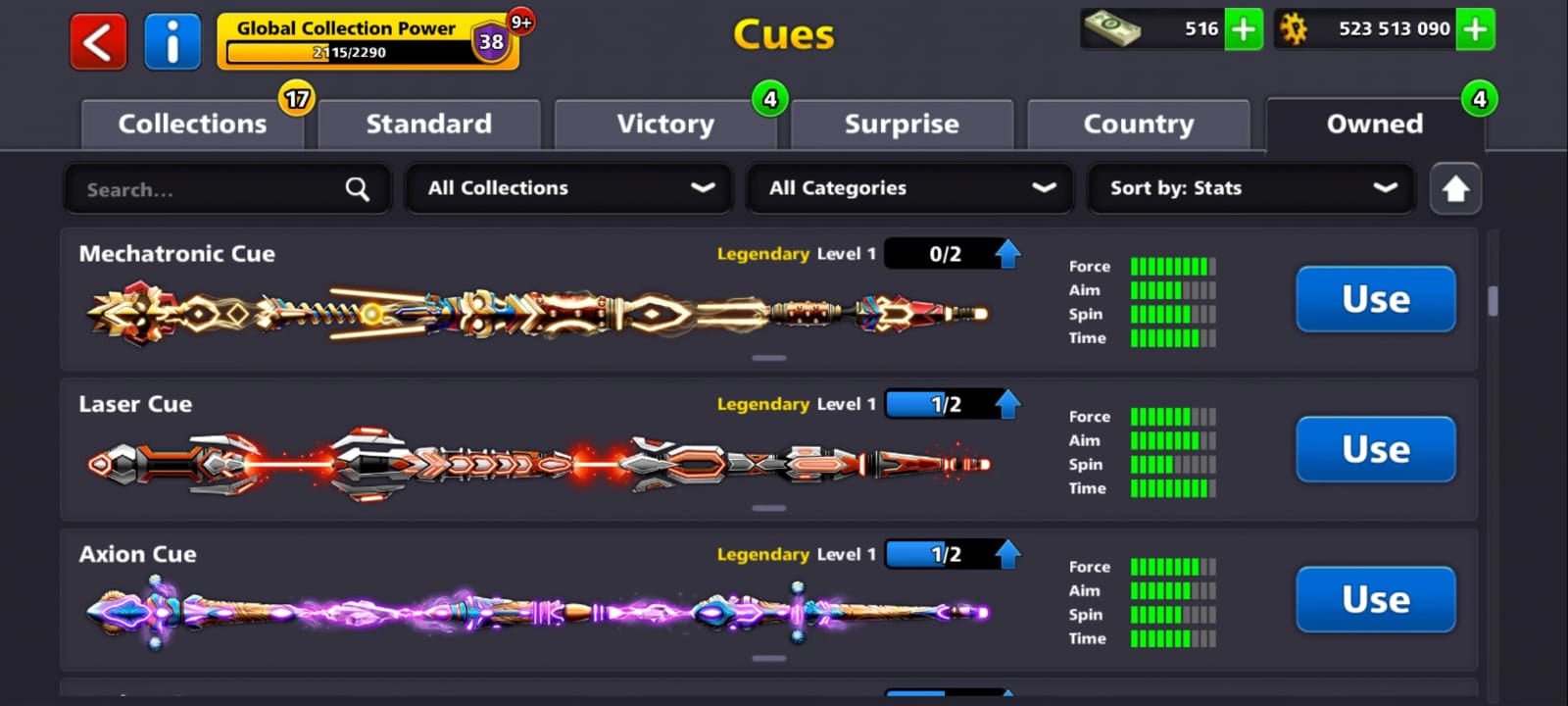
Task: Click the search magnifier icon
Action: pos(357,188)
